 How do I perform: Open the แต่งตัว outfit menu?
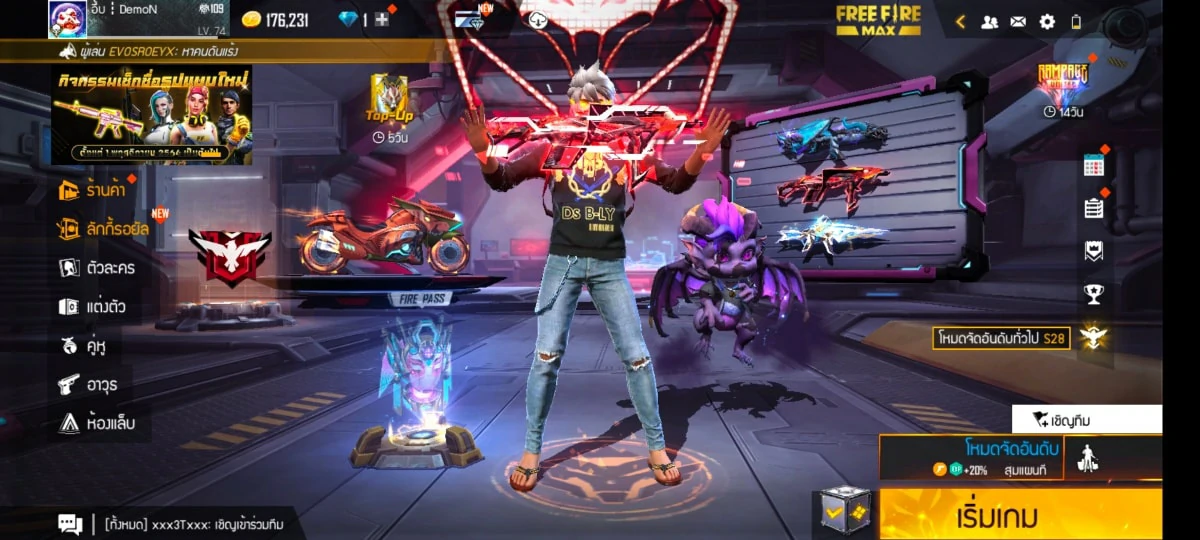(x=92, y=307)
